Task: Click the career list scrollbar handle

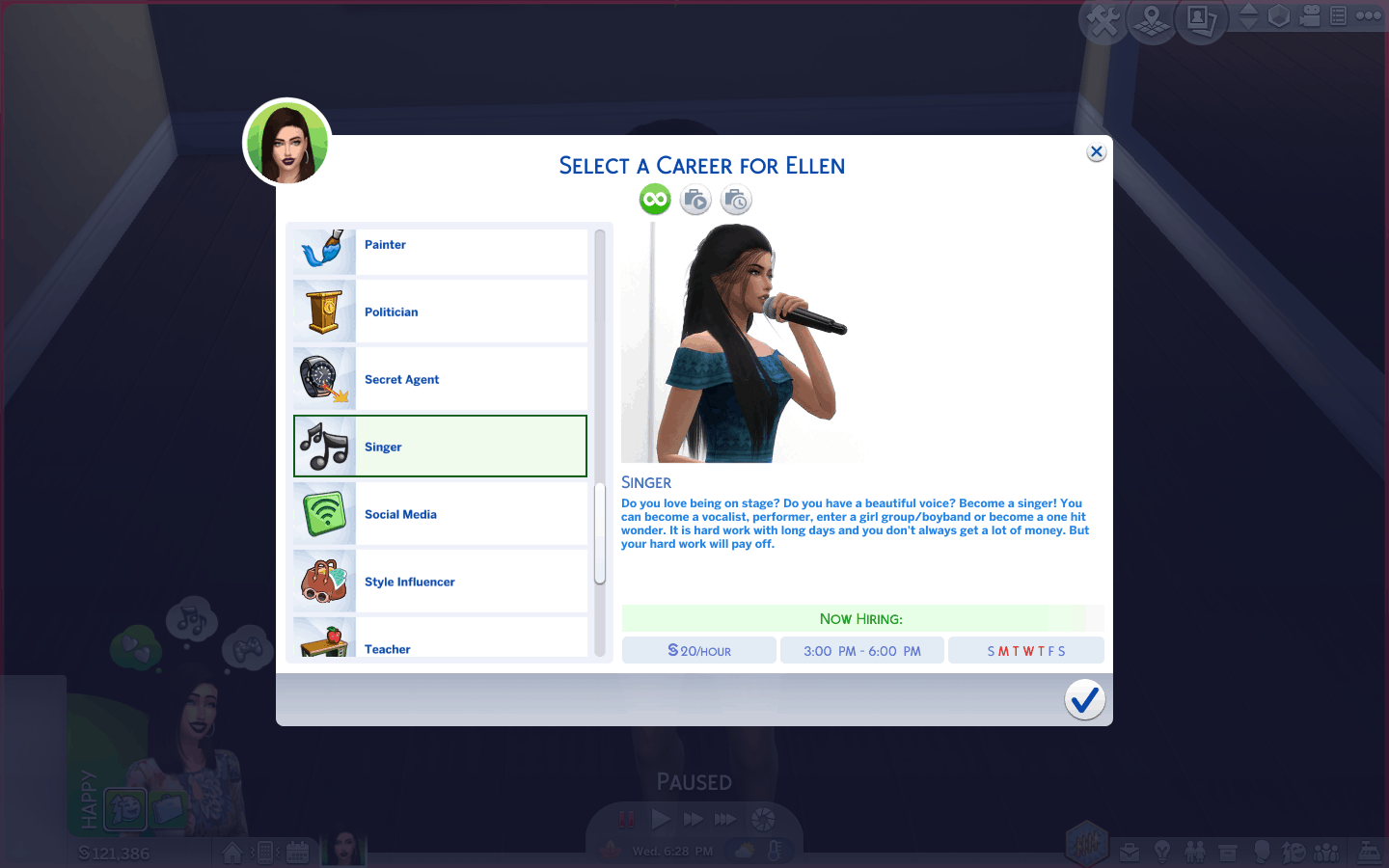Action: (x=600, y=533)
